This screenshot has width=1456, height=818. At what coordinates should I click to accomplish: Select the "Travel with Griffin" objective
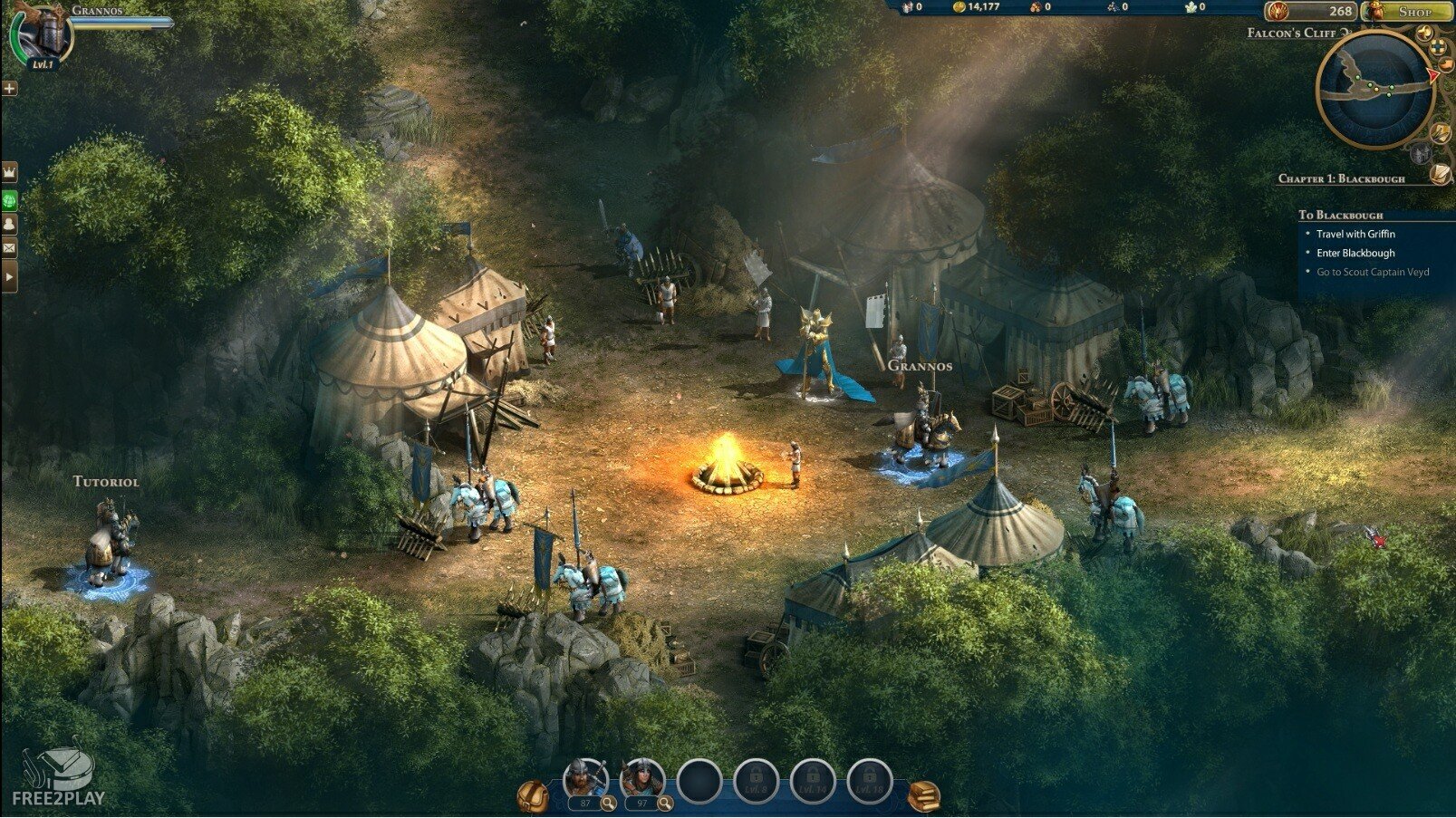tap(1355, 234)
